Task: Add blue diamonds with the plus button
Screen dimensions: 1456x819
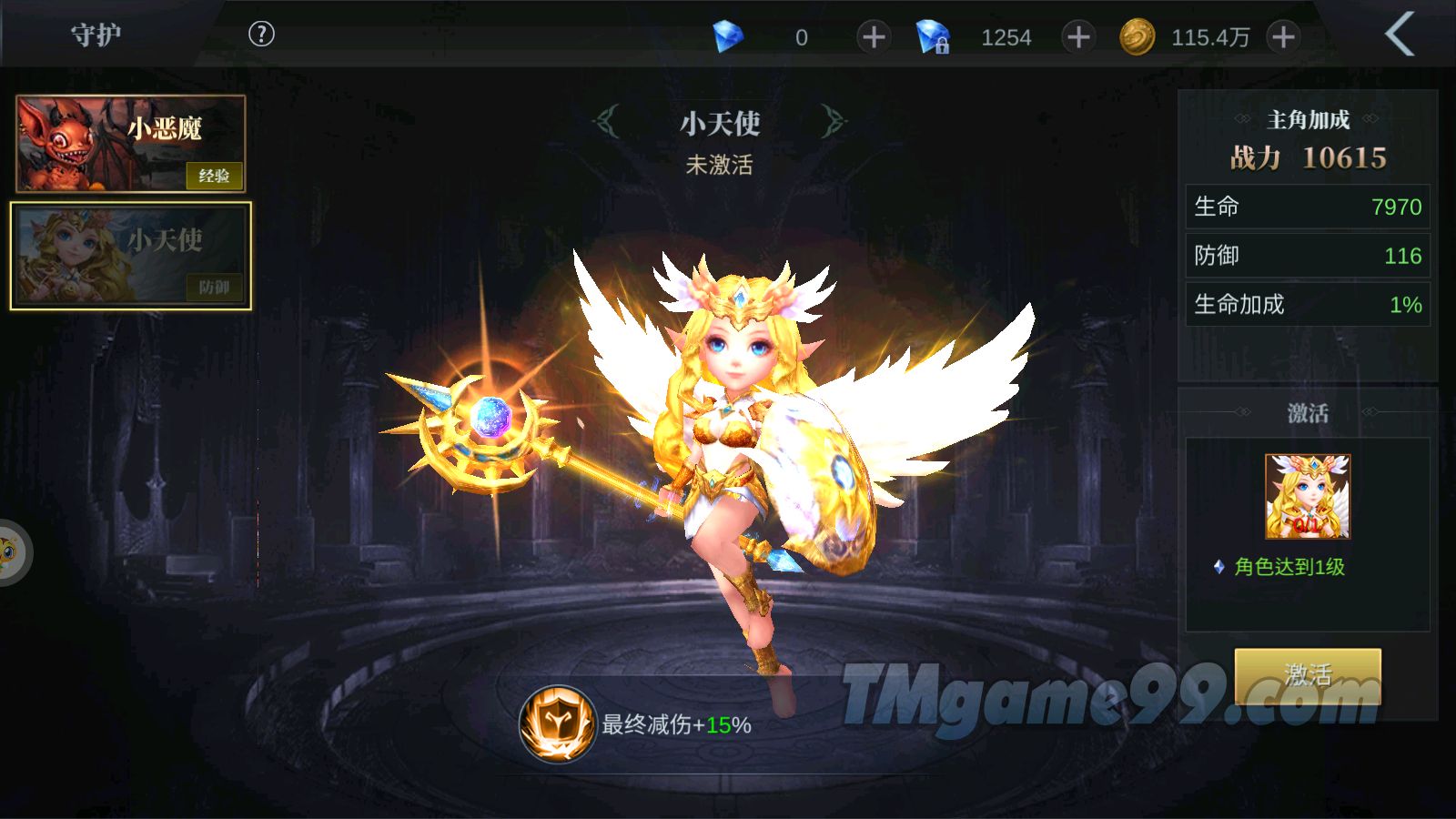Action: pyautogui.click(x=873, y=37)
